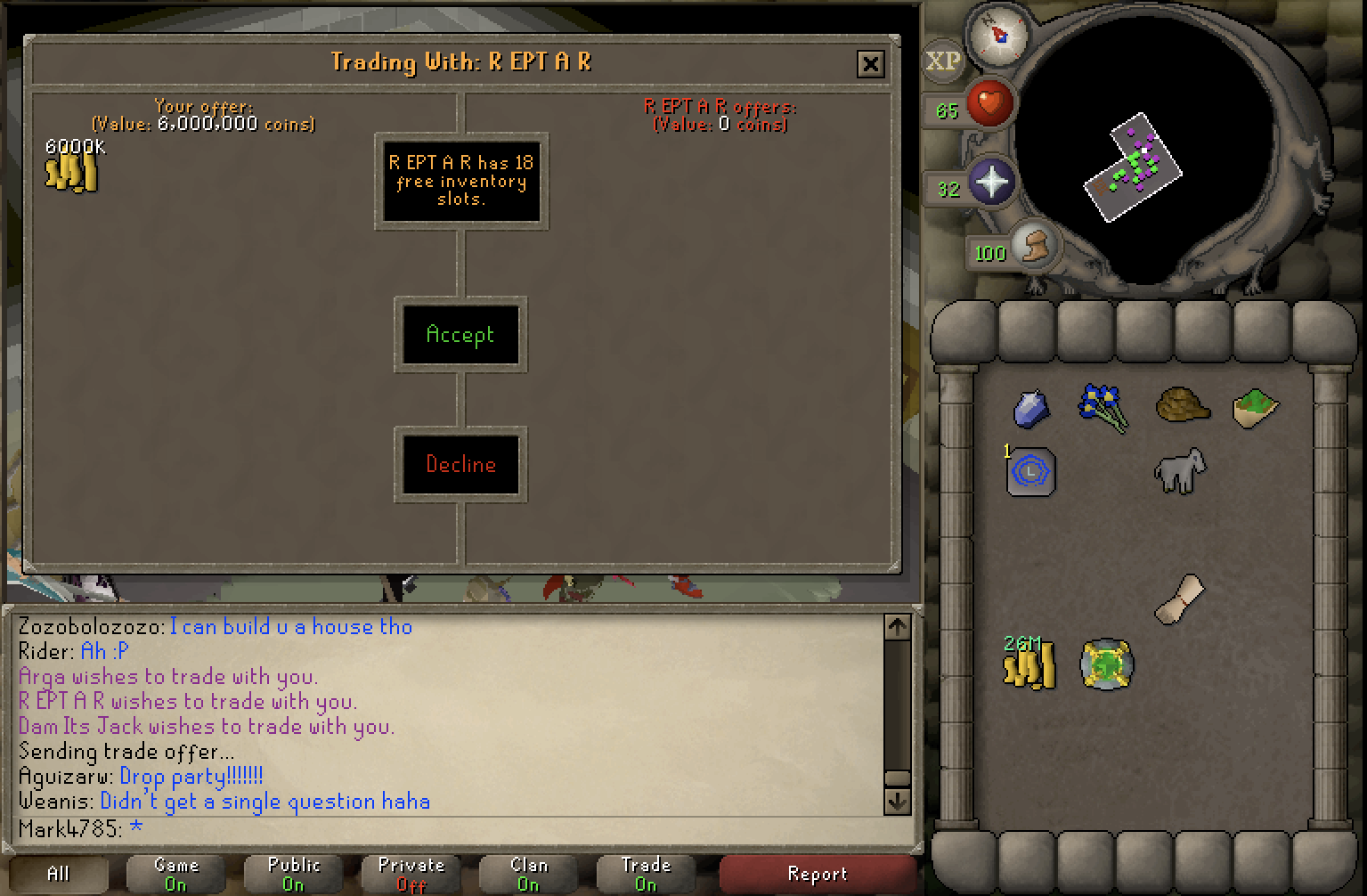Image resolution: width=1367 pixels, height=896 pixels.
Task: Switch to the All chat tab
Action: (58, 874)
